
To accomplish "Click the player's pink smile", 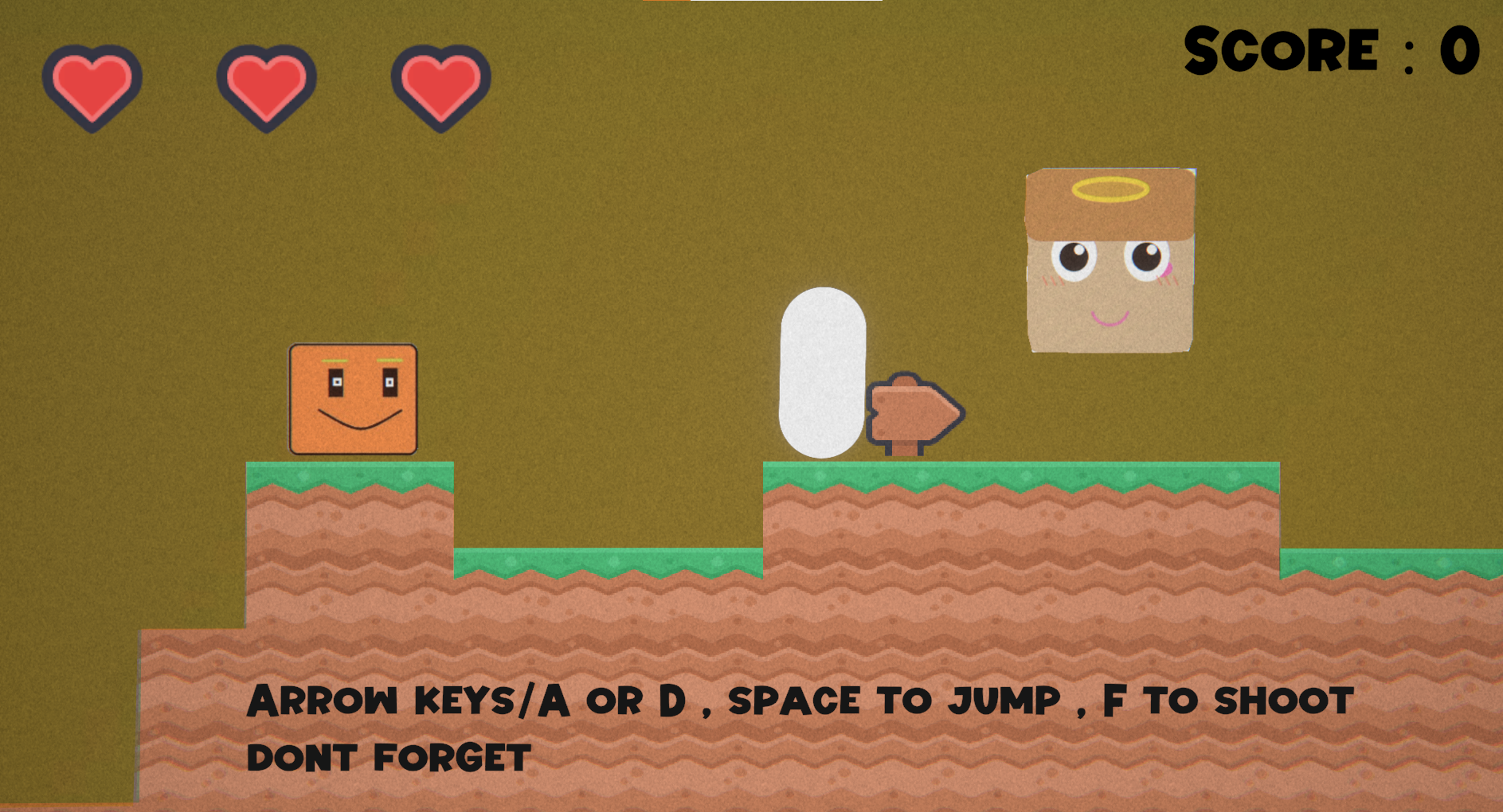I will click(x=1110, y=322).
